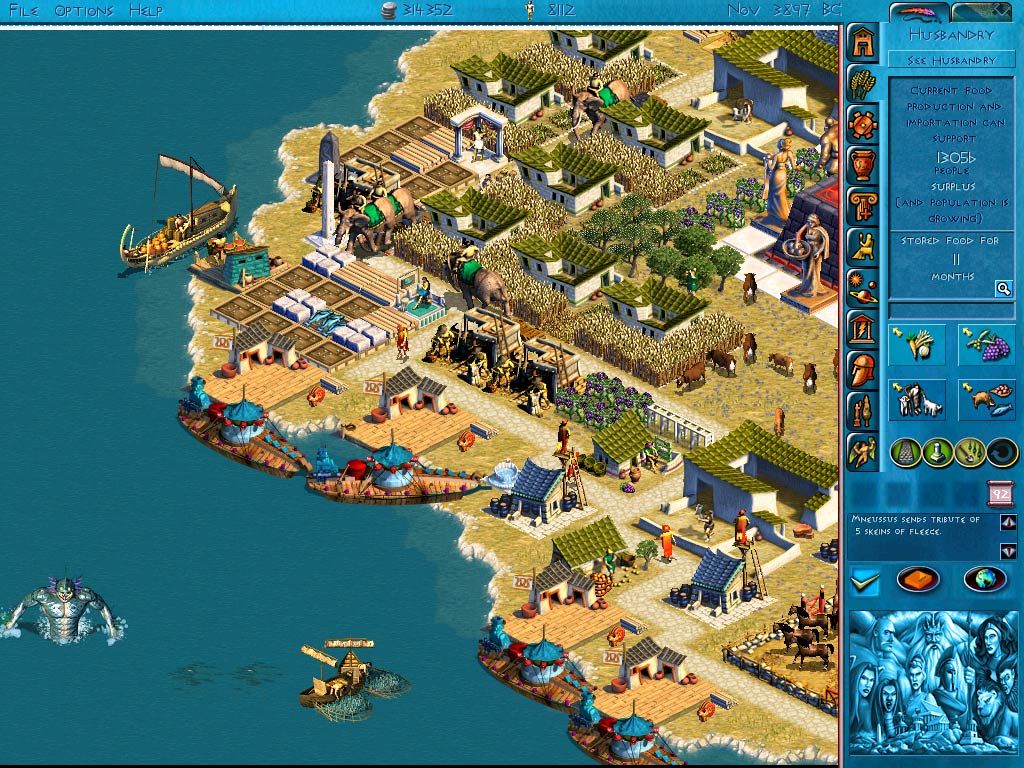The image size is (1024, 768).
Task: Switch to the Hygiene and Safety column tab
Action: [863, 206]
